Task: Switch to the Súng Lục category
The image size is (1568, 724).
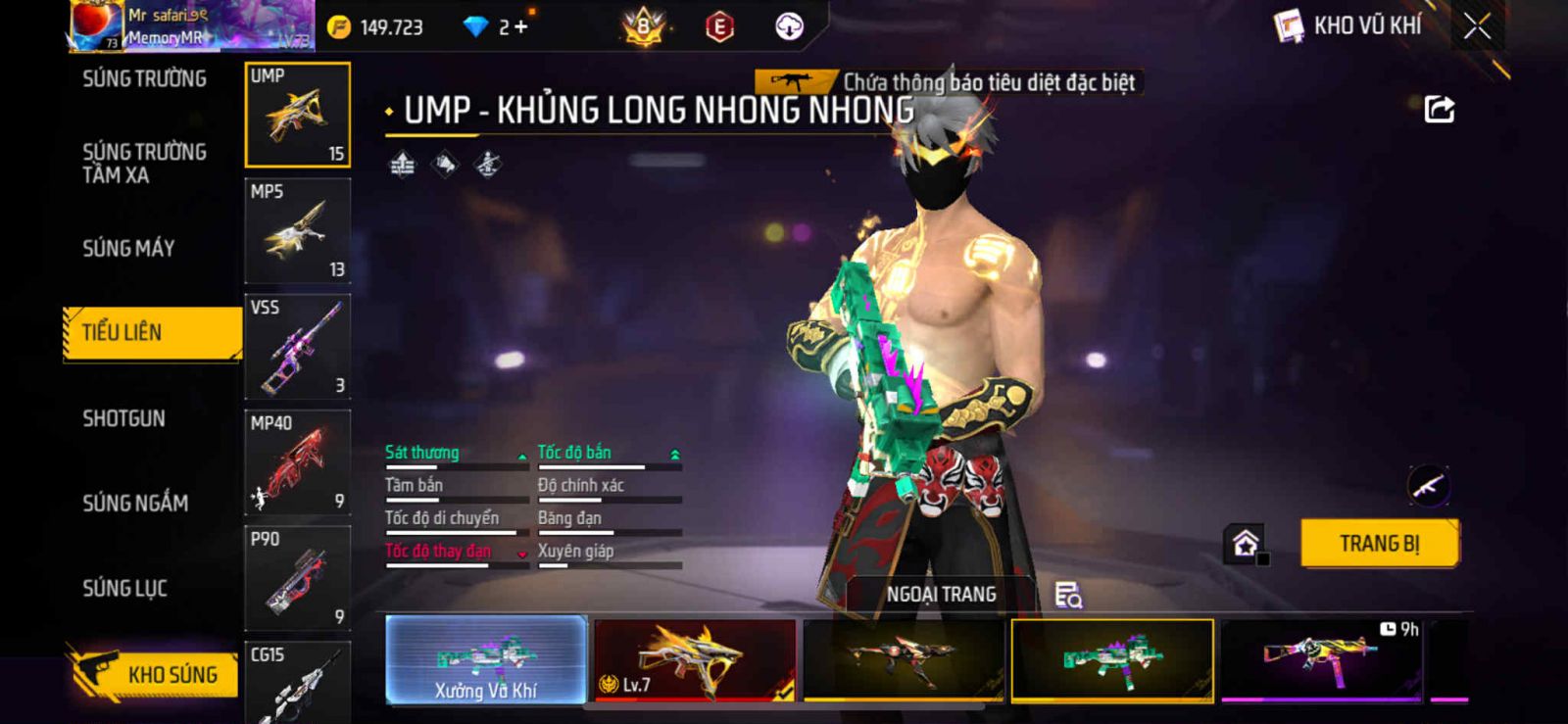Action: [124, 589]
